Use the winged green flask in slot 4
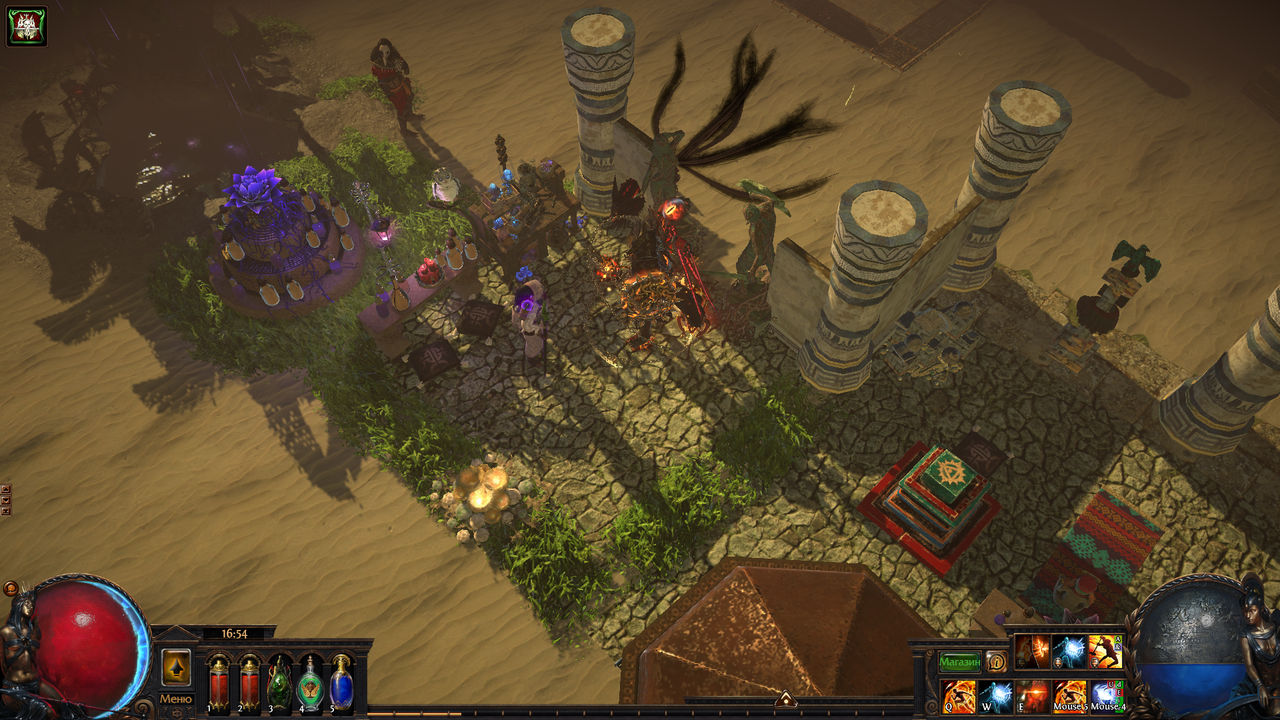 (311, 685)
